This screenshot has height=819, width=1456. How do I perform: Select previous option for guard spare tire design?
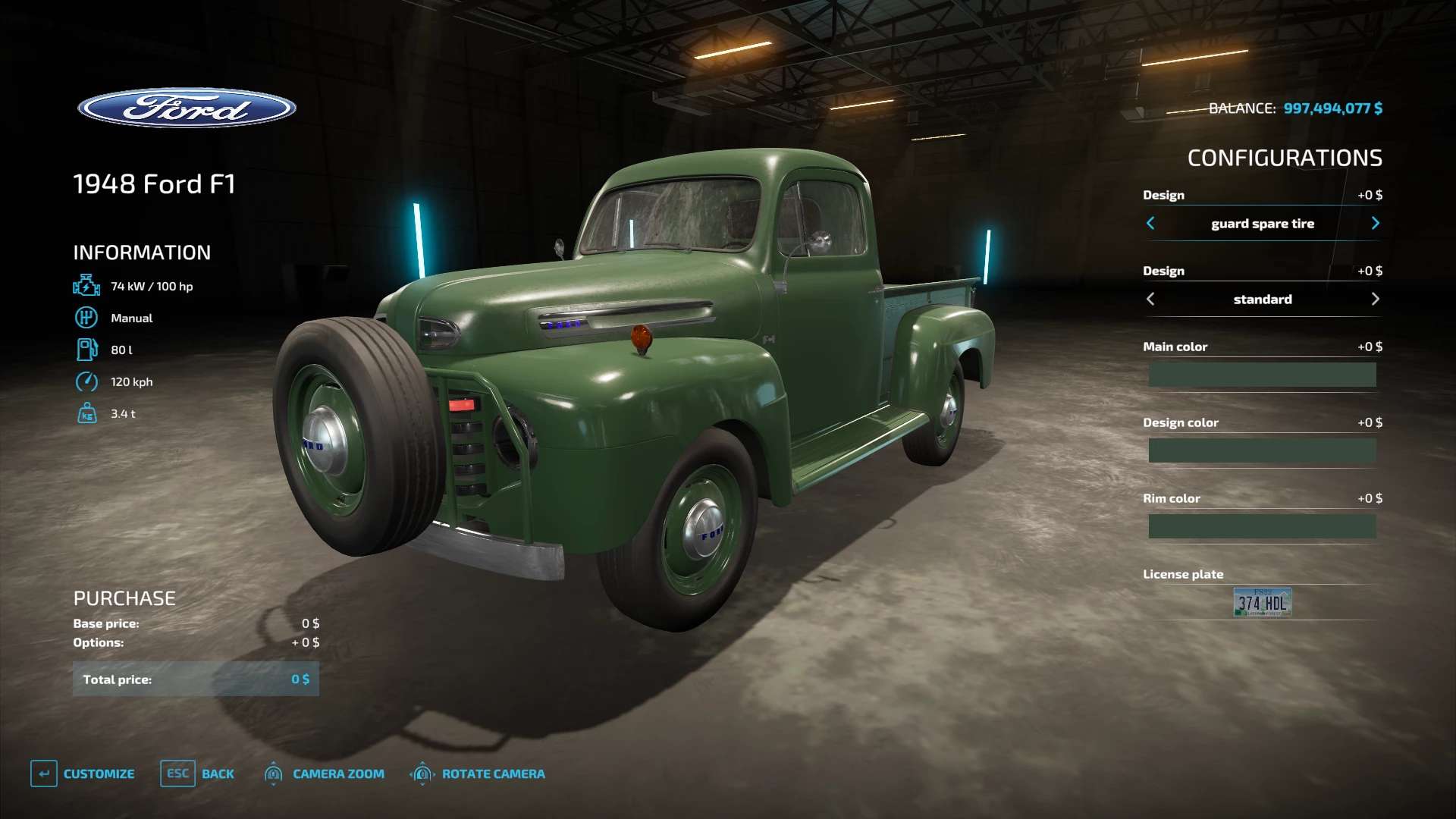(x=1150, y=223)
